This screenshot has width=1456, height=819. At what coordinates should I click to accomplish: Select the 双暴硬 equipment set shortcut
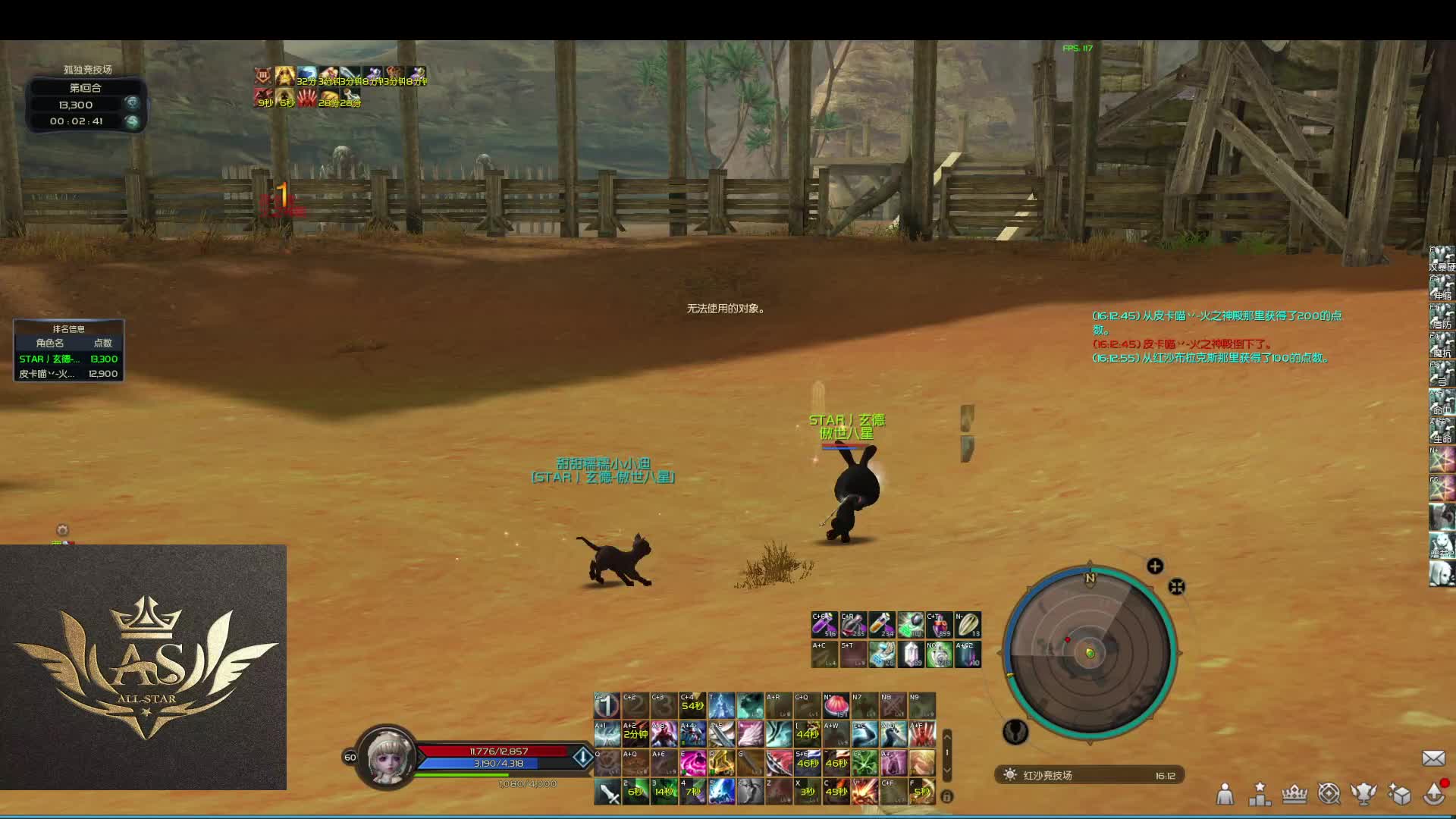click(x=1442, y=259)
